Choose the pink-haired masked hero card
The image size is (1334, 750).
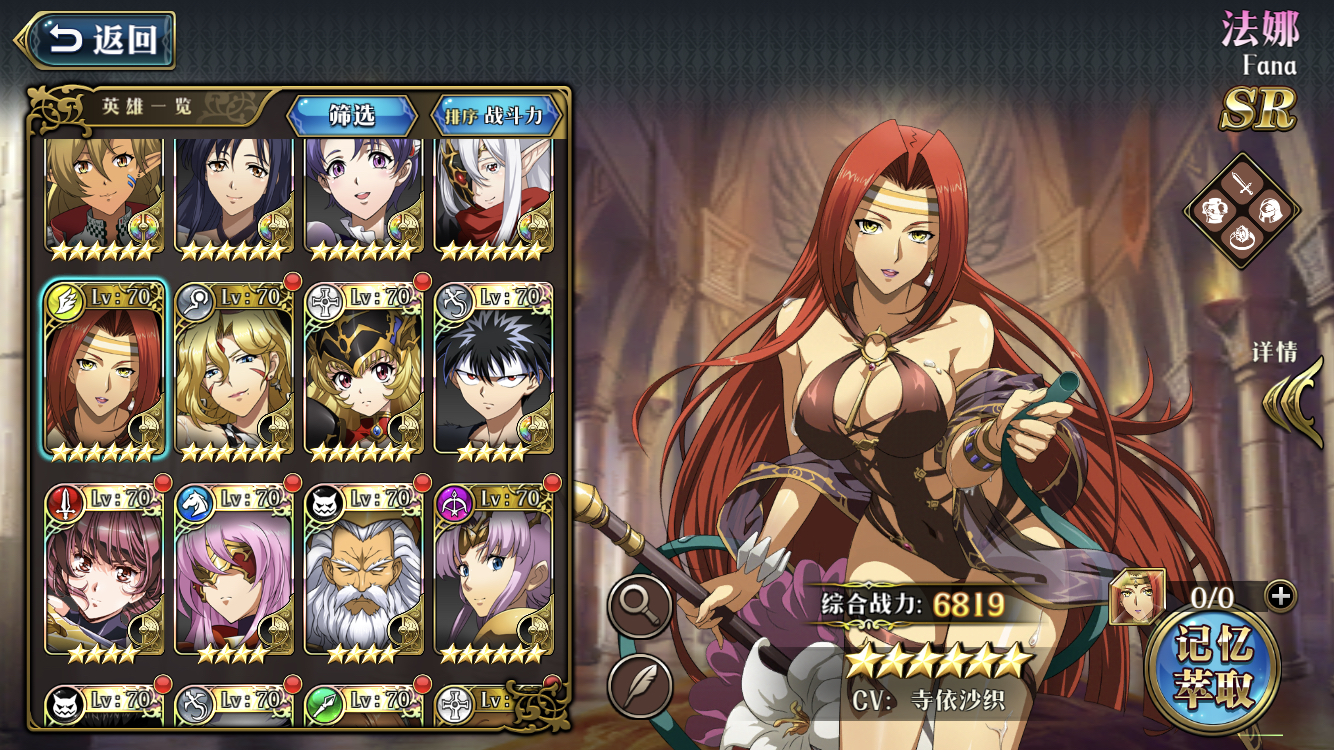[x=234, y=570]
